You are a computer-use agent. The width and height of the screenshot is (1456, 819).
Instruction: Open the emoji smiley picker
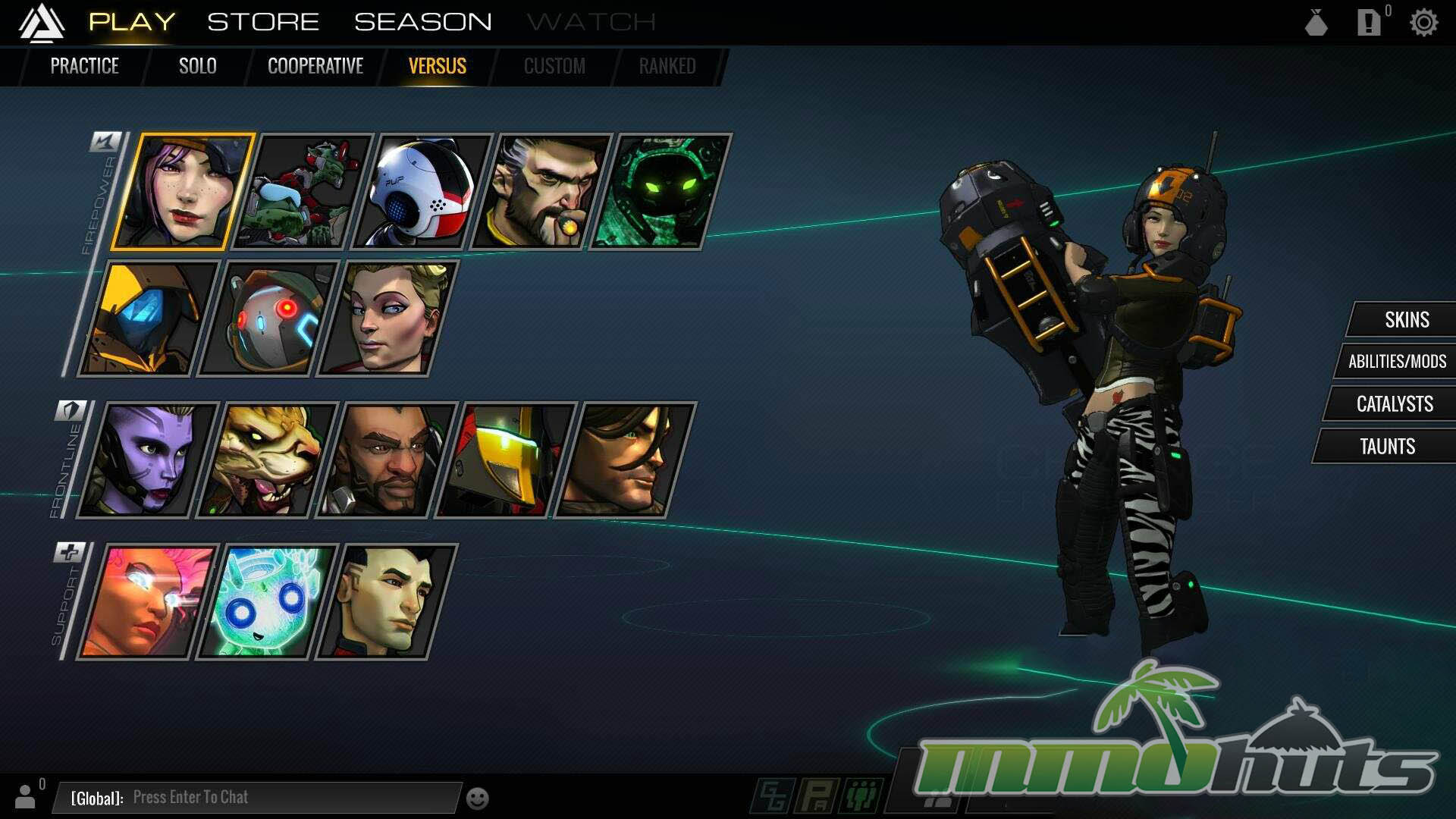click(477, 799)
